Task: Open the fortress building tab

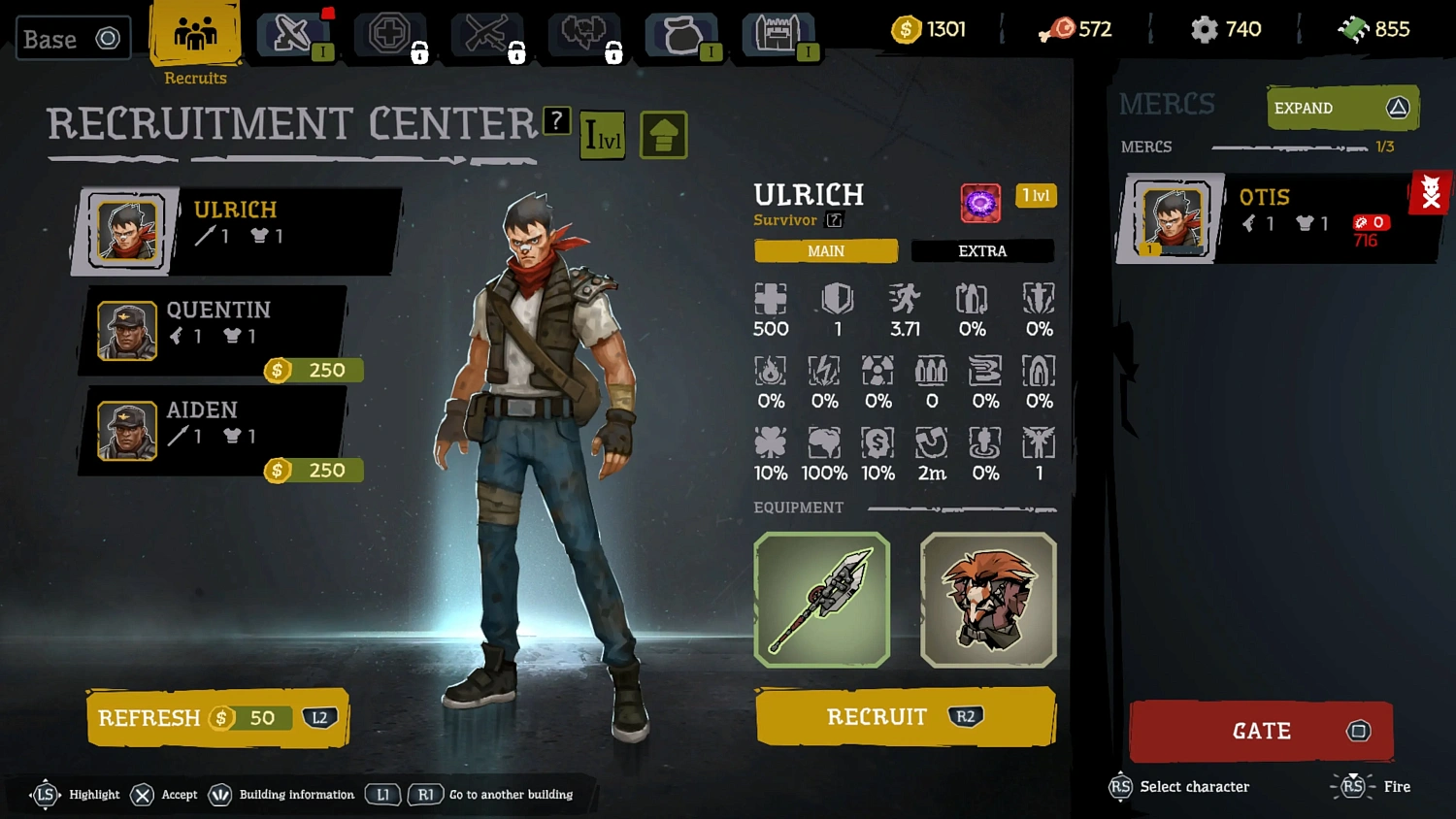Action: (x=778, y=35)
